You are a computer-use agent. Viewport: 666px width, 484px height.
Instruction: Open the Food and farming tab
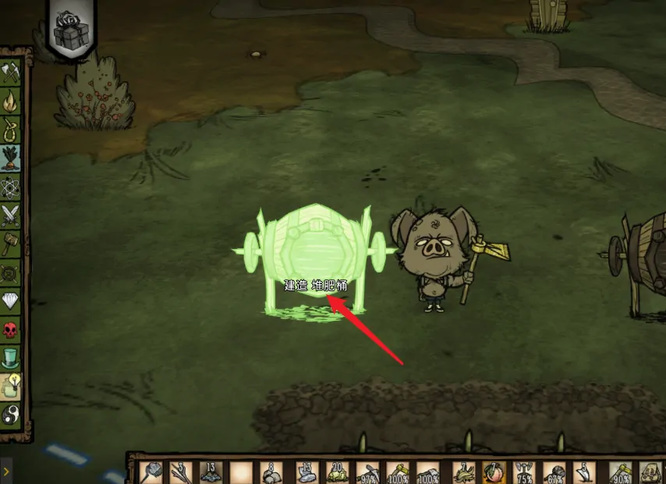[x=11, y=158]
